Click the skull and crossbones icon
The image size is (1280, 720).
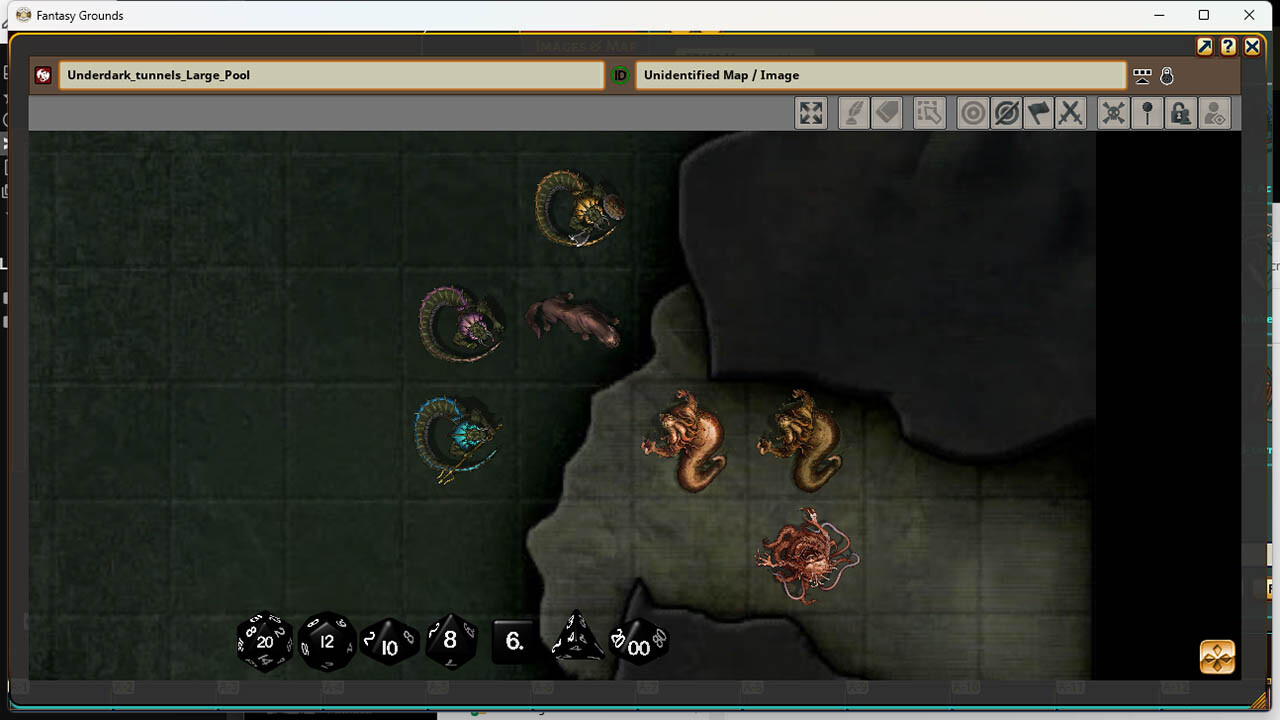pyautogui.click(x=1112, y=113)
